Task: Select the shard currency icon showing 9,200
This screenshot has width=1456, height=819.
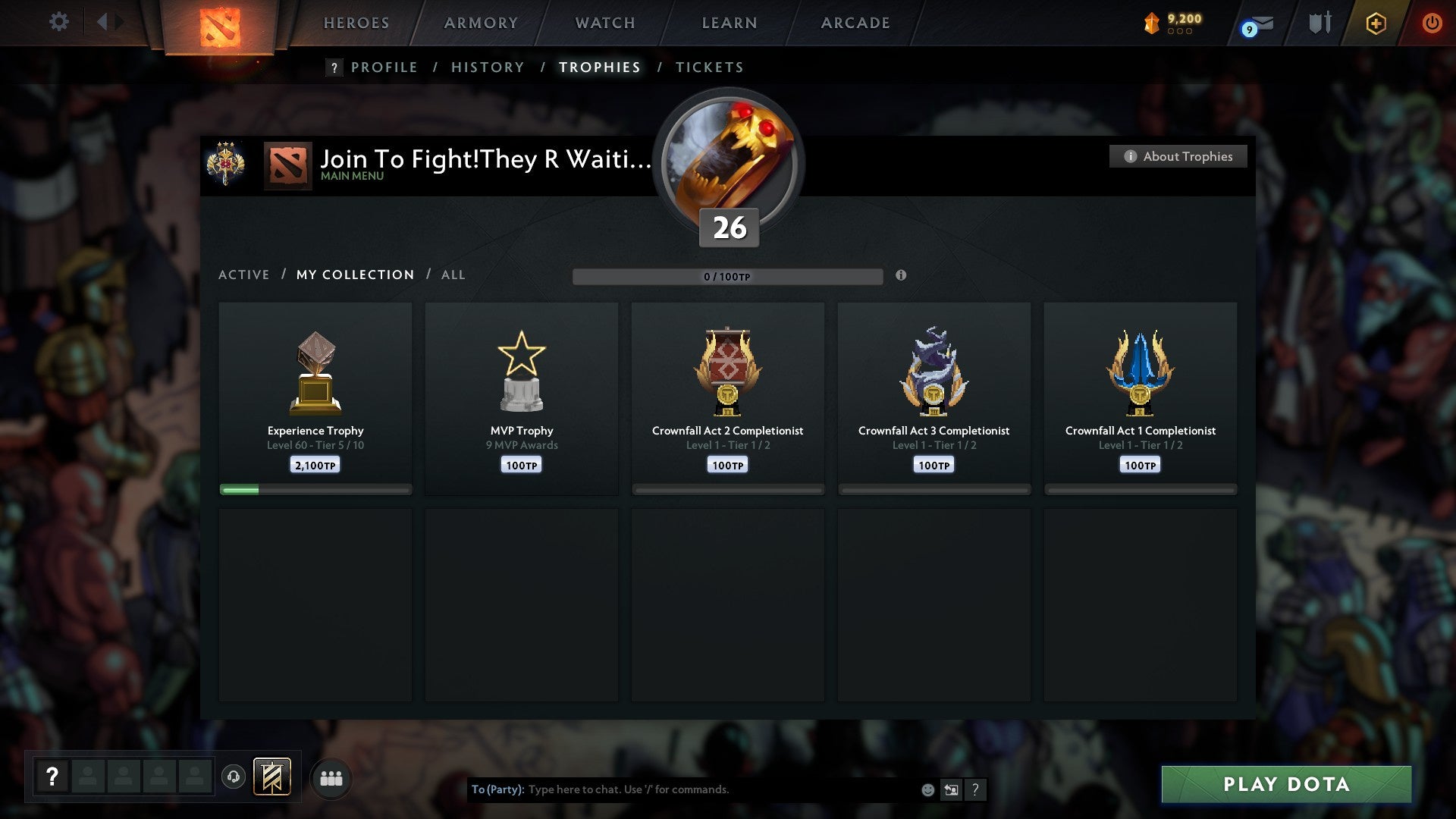Action: (x=1151, y=23)
